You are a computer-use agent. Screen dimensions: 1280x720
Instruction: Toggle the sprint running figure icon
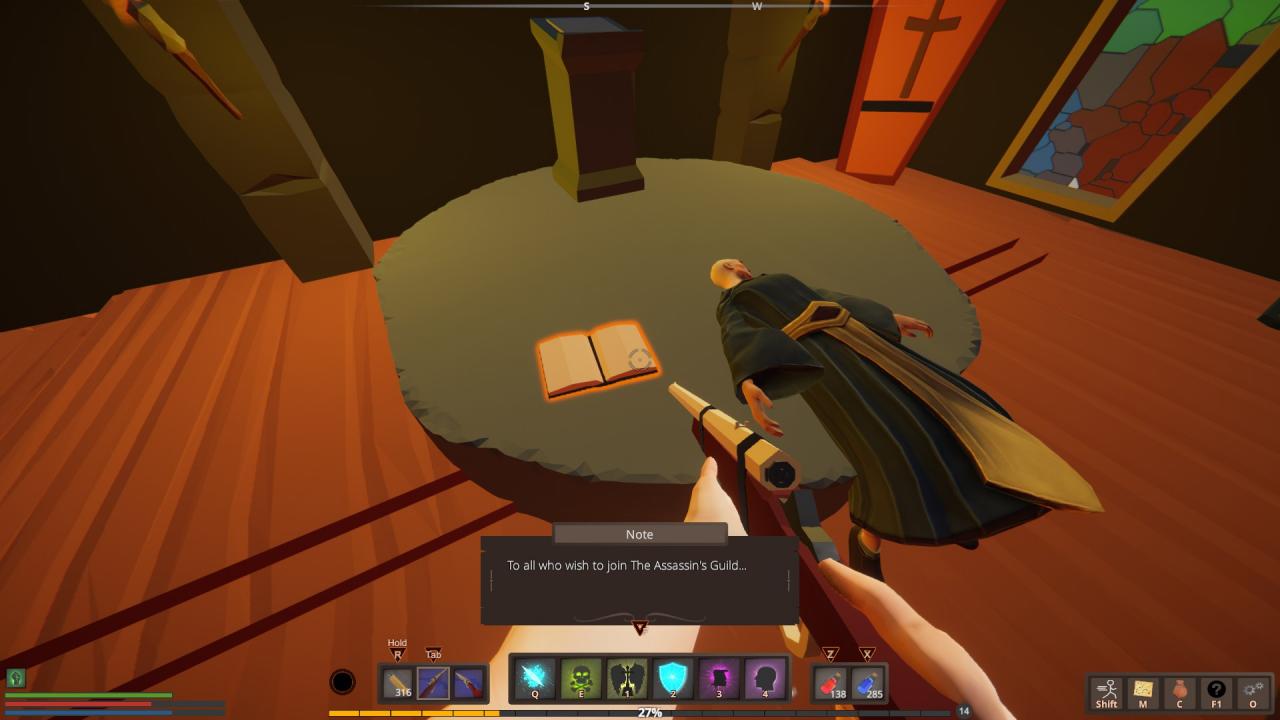tap(1106, 691)
